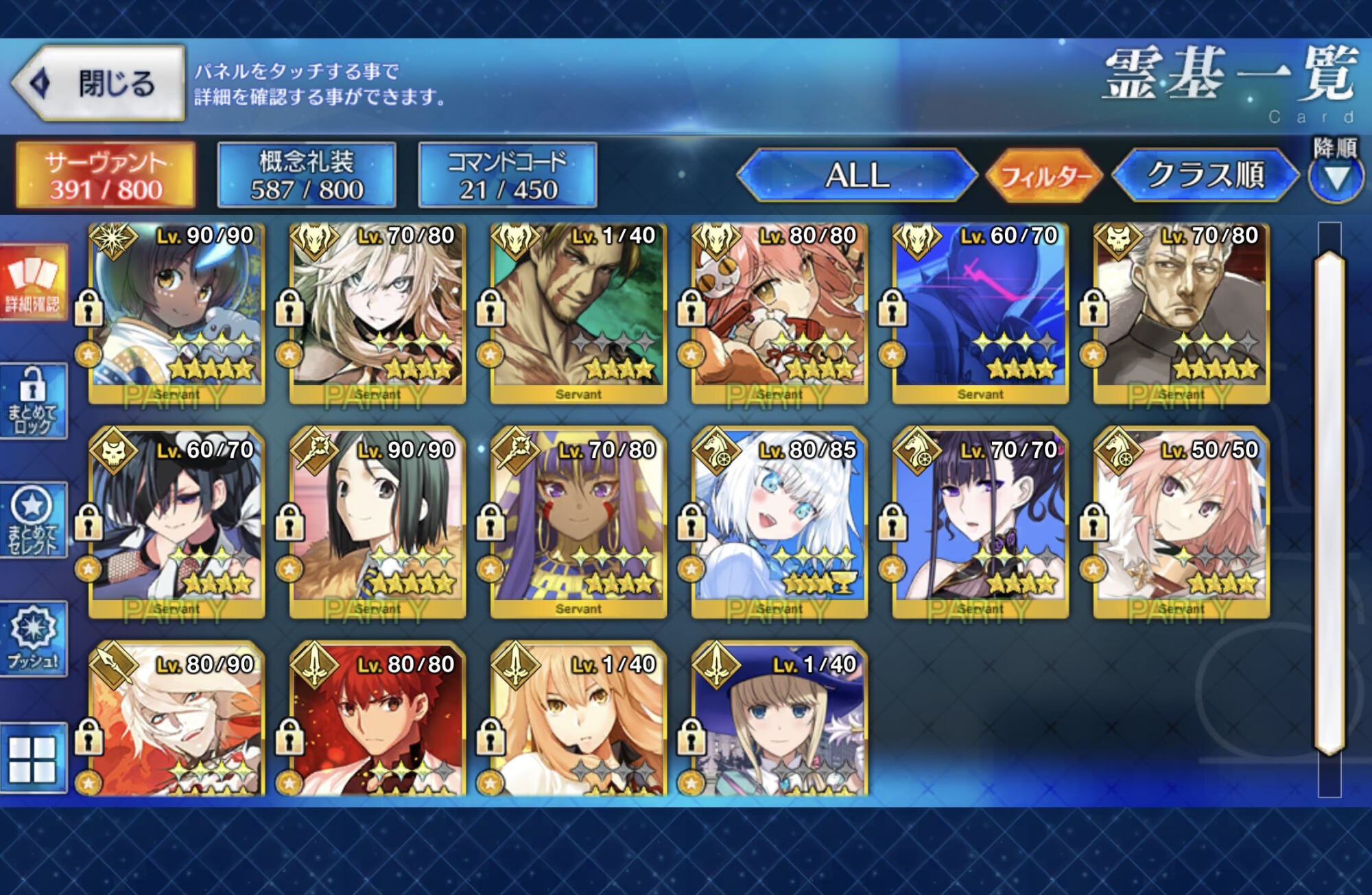Open the 概念礼装 tab
Screen dimensions: 1372x895
[x=307, y=176]
